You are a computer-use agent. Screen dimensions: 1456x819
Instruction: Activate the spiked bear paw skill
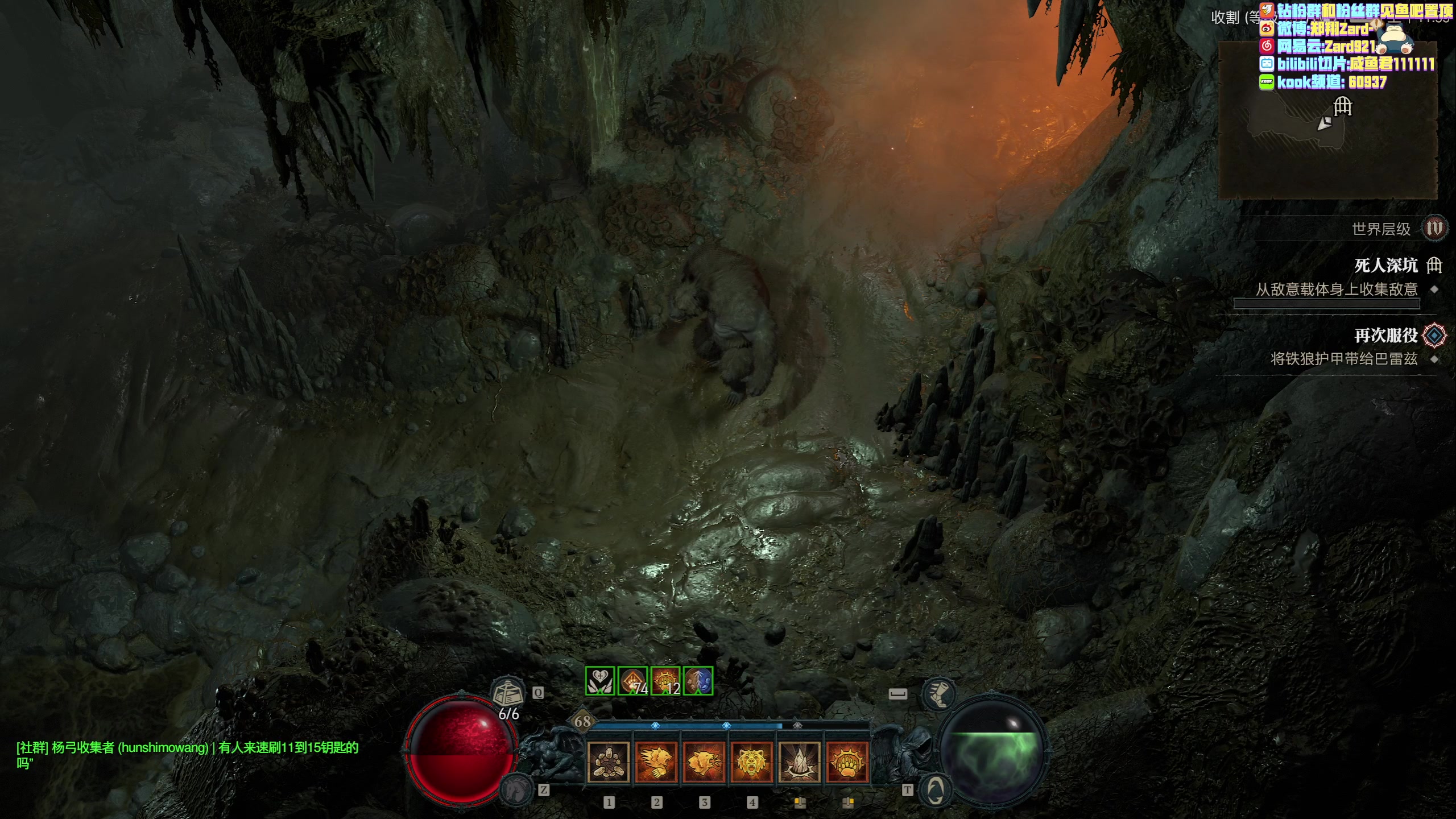tap(847, 762)
